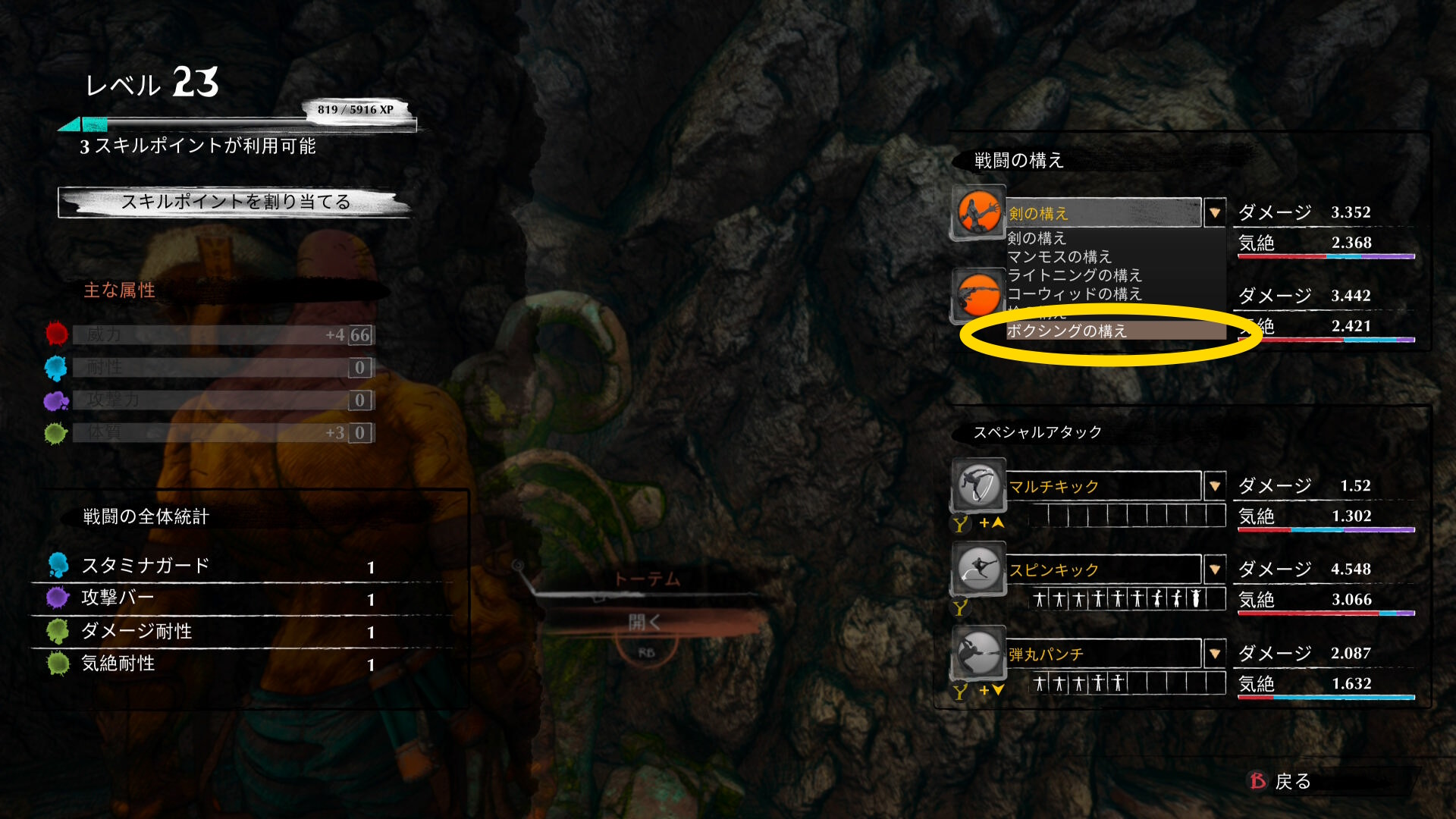The image size is (1456, 819).
Task: Click the first combat stance orange icon
Action: [978, 212]
